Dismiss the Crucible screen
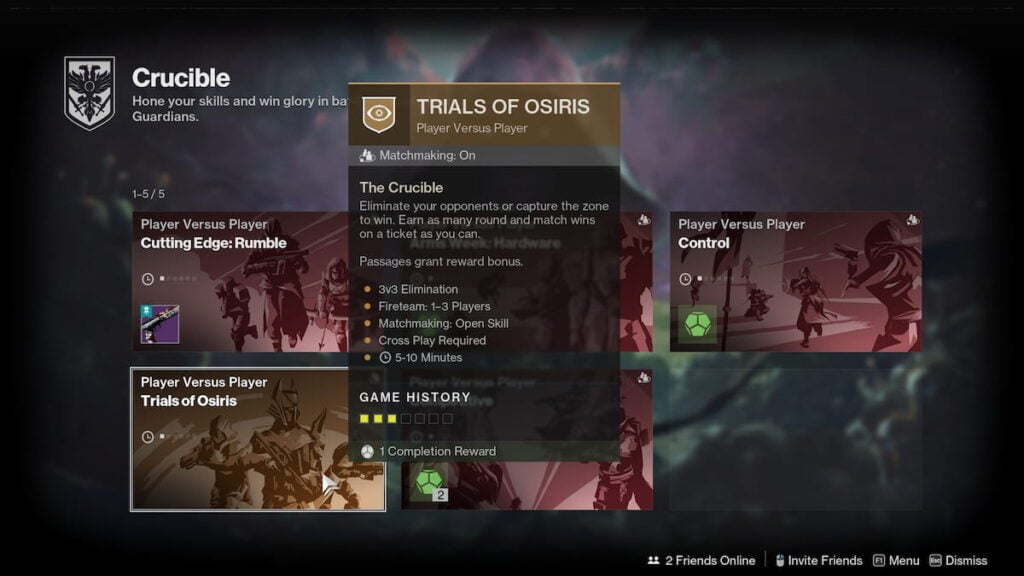Viewport: 1024px width, 576px height. (958, 561)
